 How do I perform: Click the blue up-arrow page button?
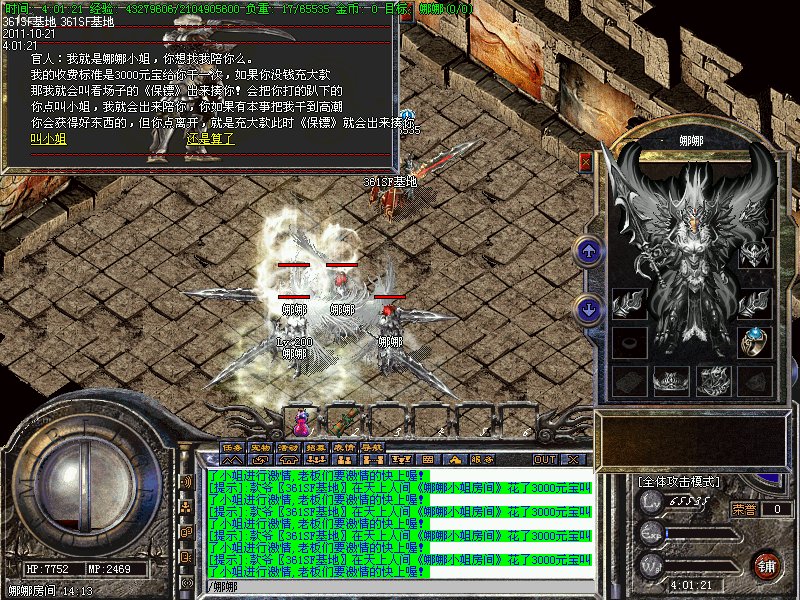[x=589, y=252]
